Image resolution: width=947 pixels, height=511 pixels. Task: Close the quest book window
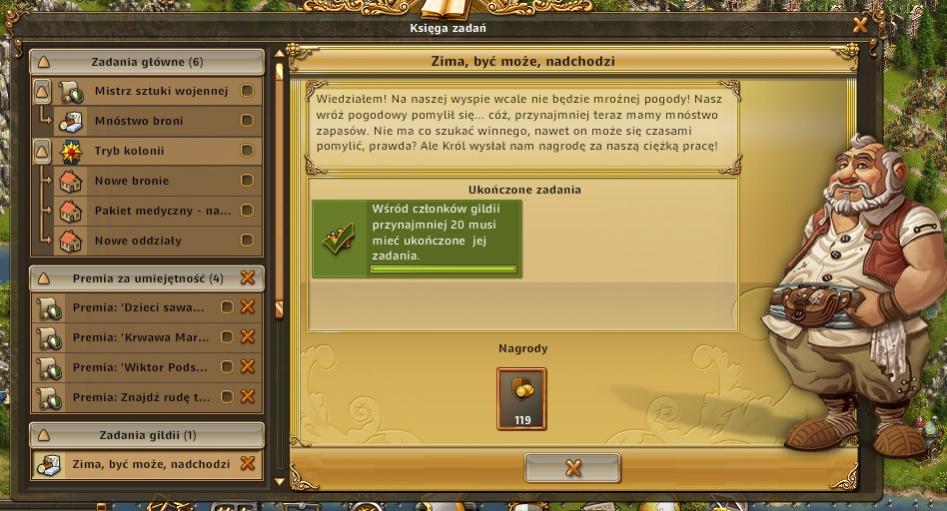(860, 26)
